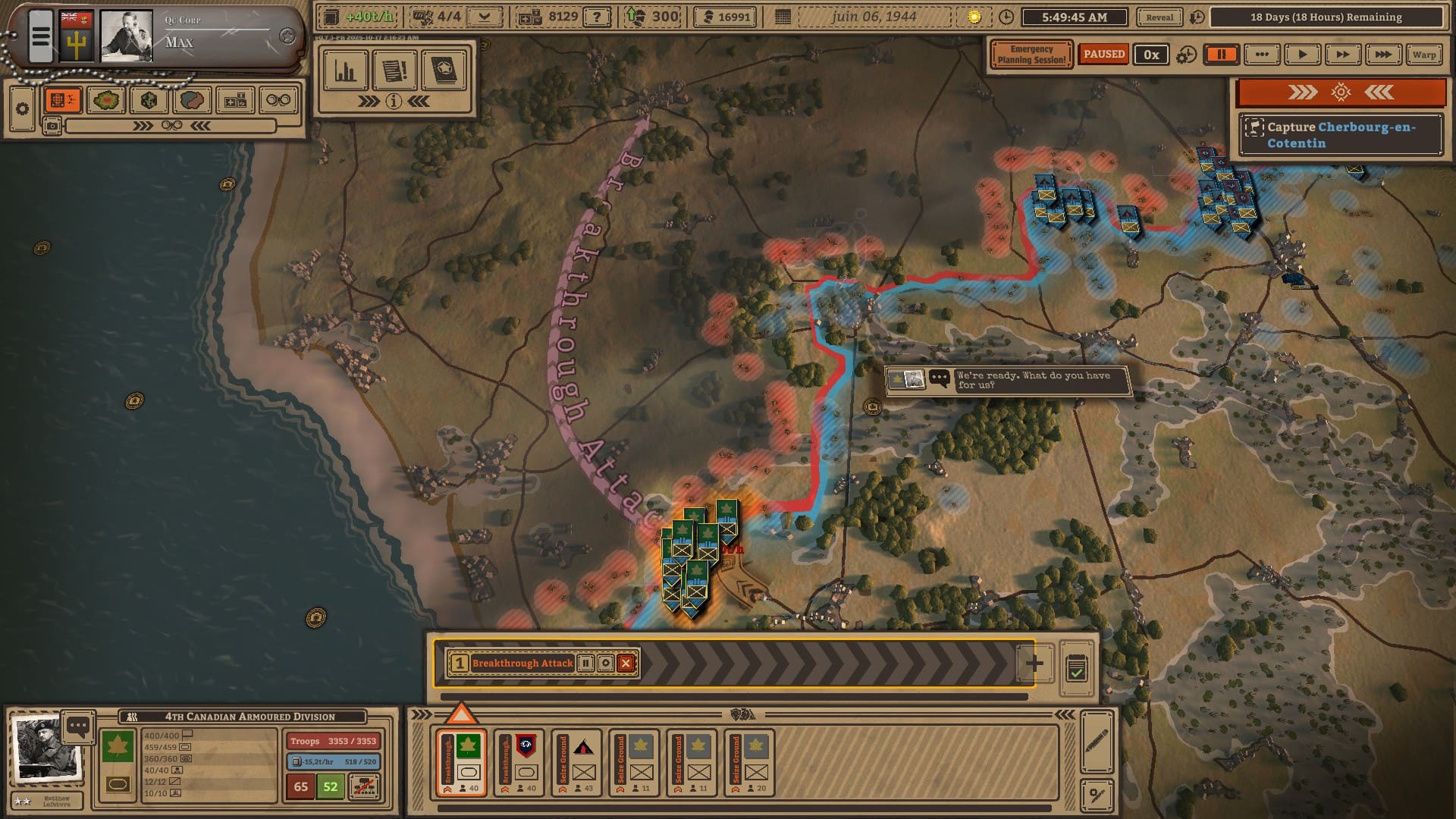1456x819 pixels.
Task: Set fast forward double-arrow speed
Action: [1342, 55]
